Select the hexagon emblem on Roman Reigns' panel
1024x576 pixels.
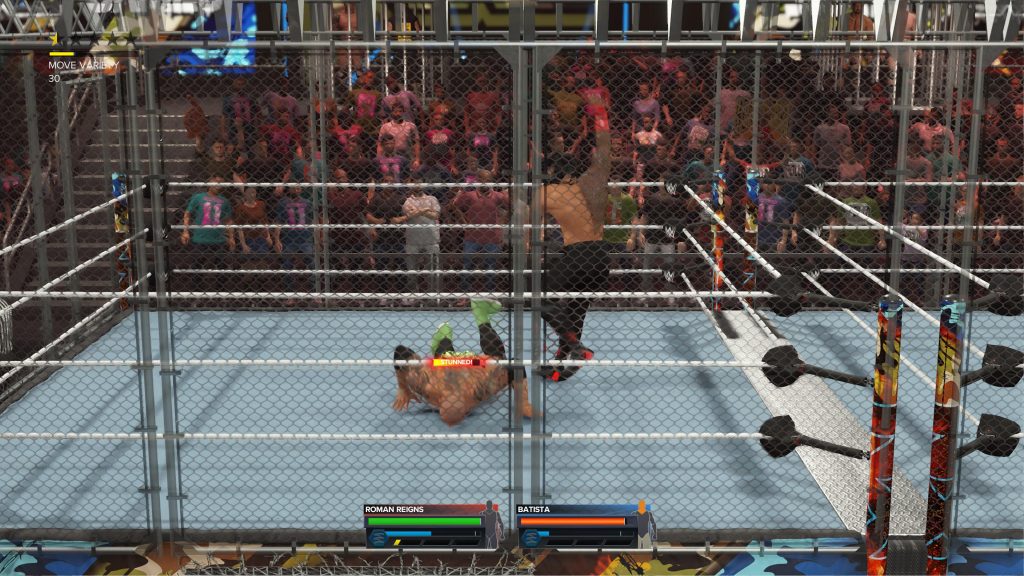pyautogui.click(x=378, y=538)
